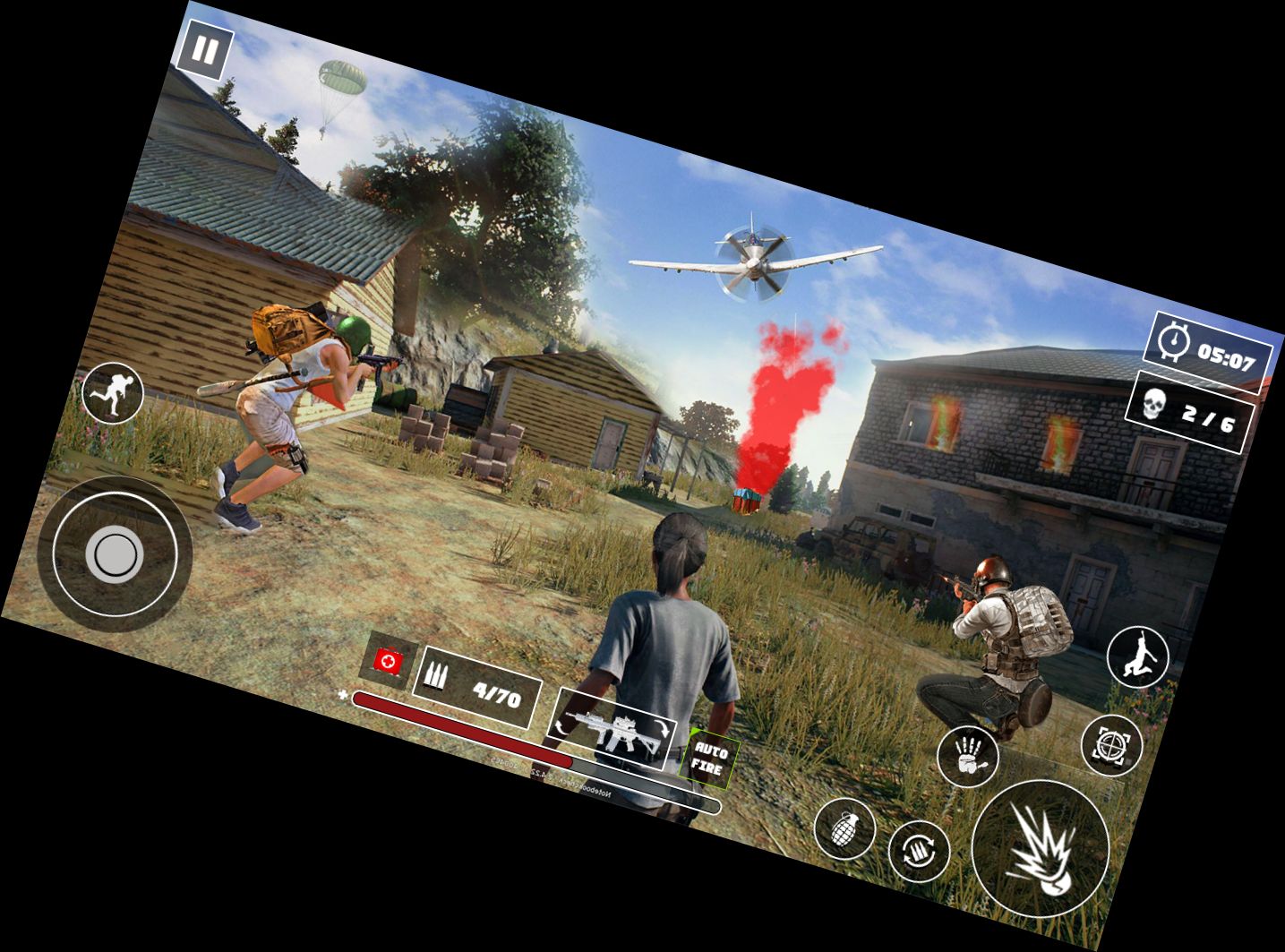
Task: Fire the weapon with the large shoot button
Action: coord(1041,847)
